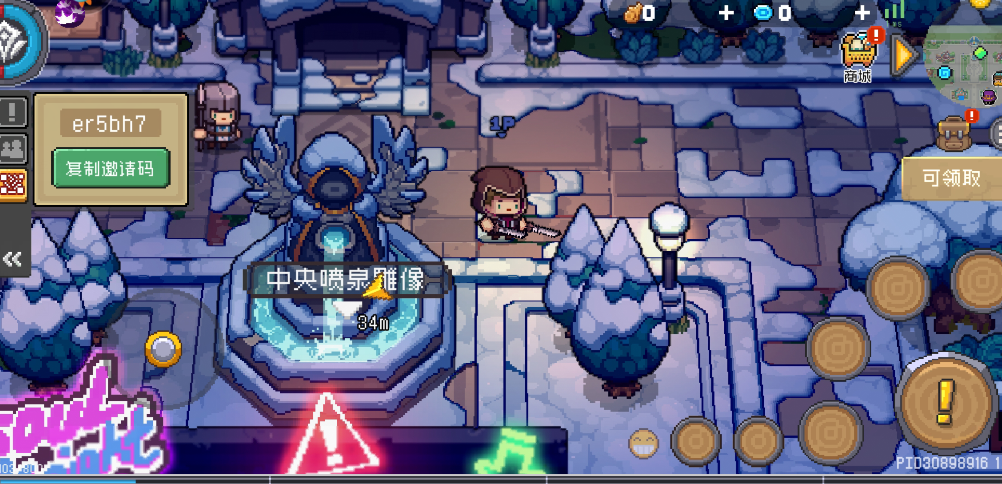Screen dimensions: 1002x484
Task: Open the exclamation notice tab on the left
Action: pyautogui.click(x=13, y=113)
